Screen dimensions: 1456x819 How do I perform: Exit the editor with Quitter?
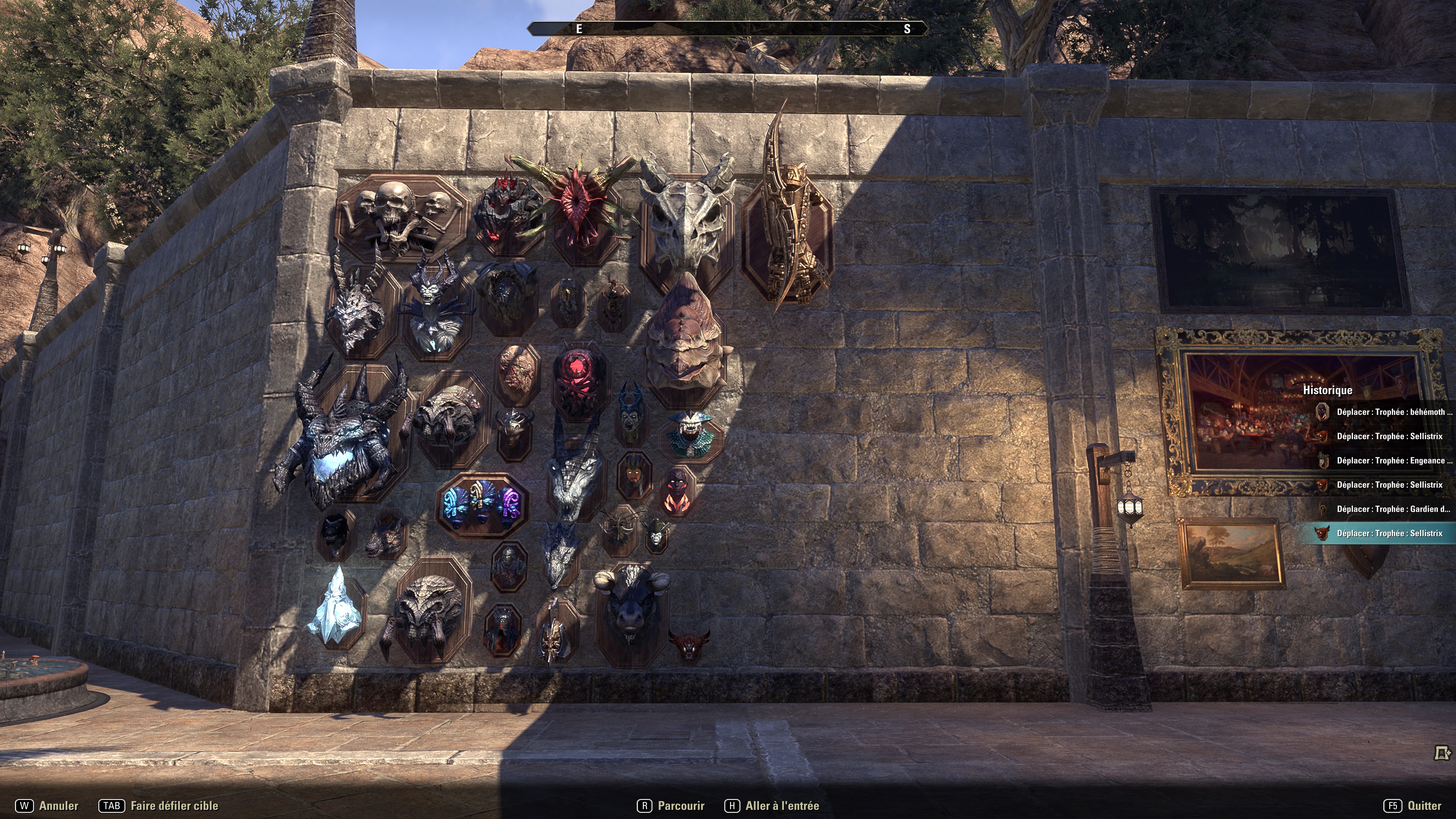(x=1412, y=806)
